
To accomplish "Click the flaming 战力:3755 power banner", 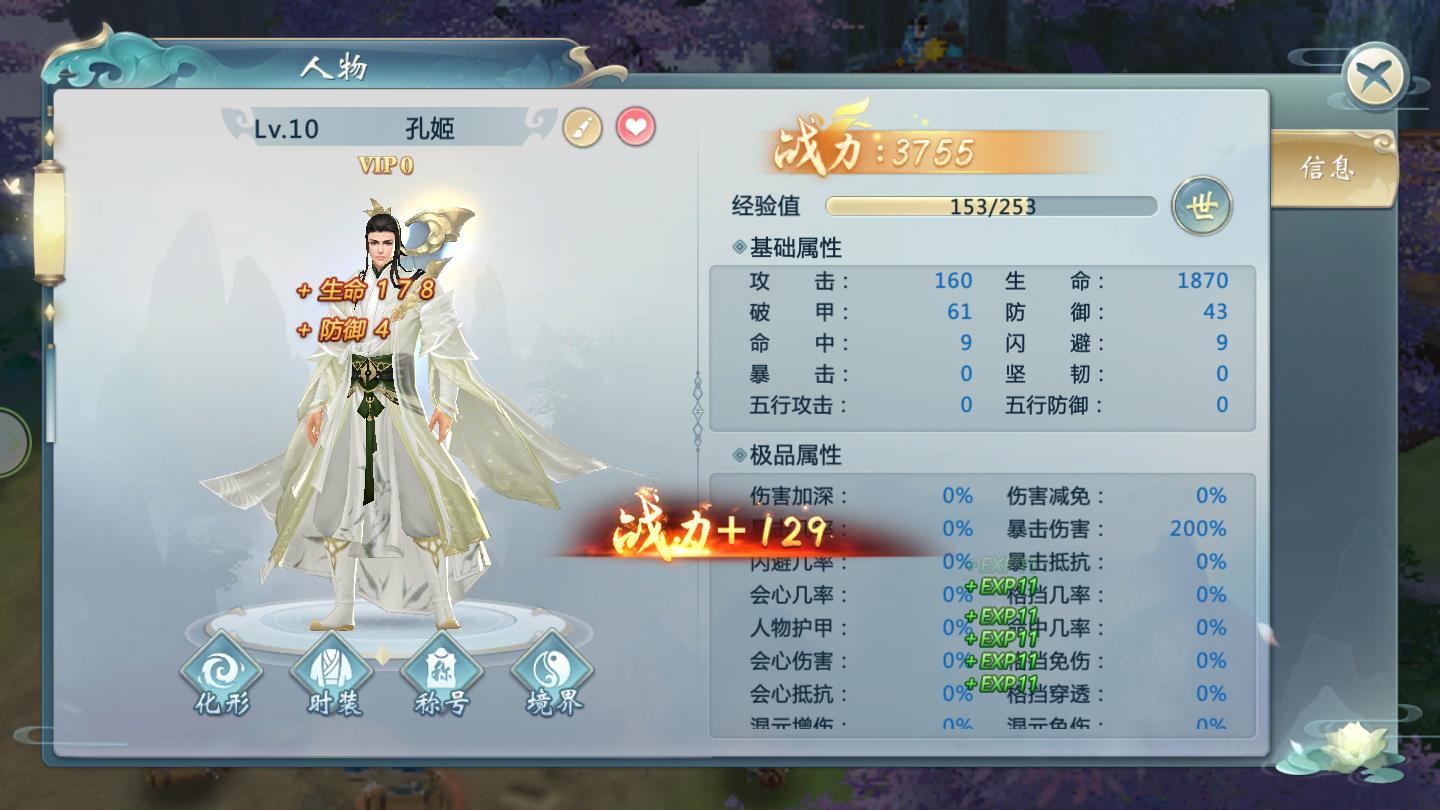I will click(x=880, y=148).
